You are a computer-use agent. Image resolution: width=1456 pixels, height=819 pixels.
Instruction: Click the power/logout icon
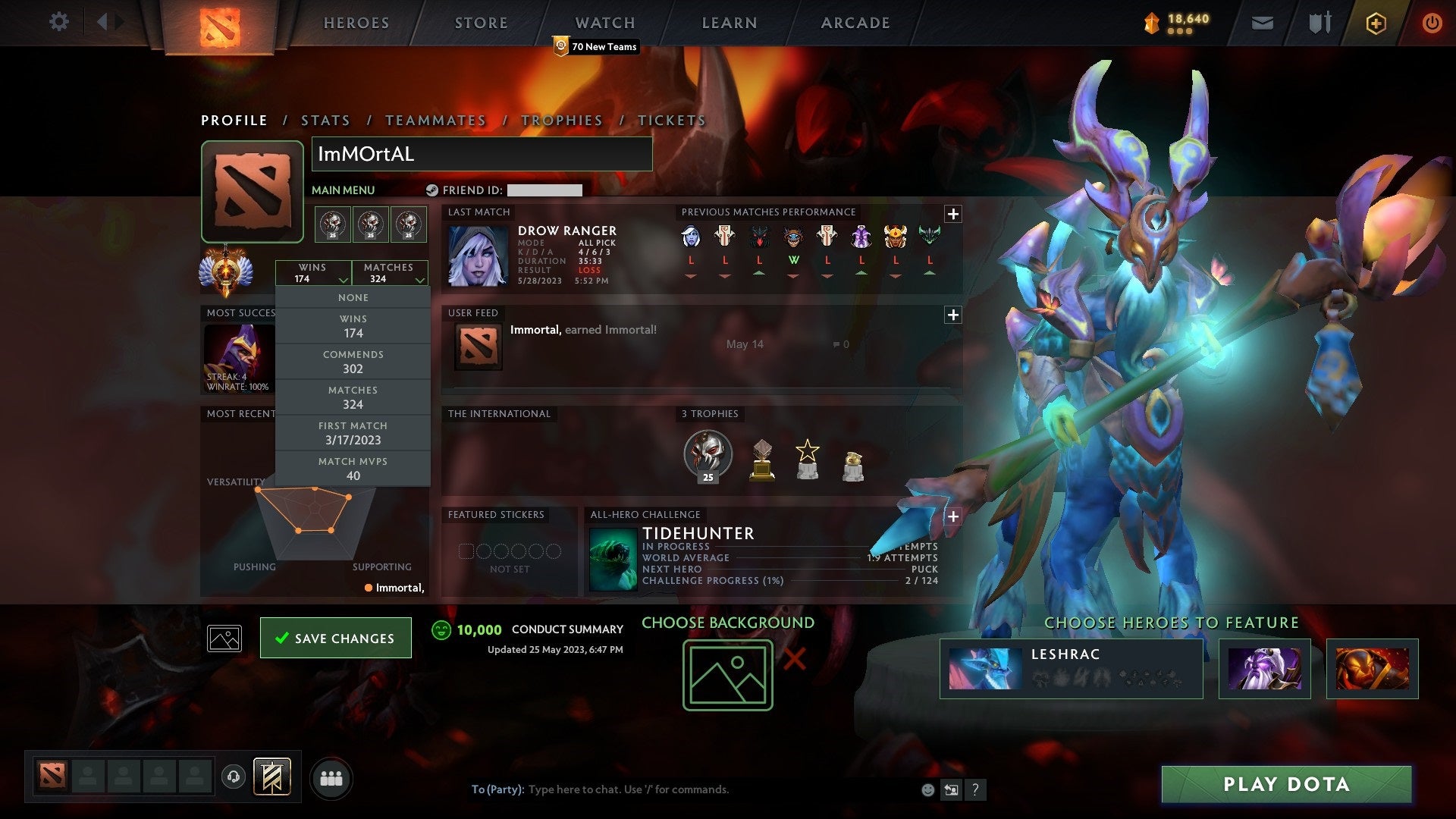(x=1432, y=23)
